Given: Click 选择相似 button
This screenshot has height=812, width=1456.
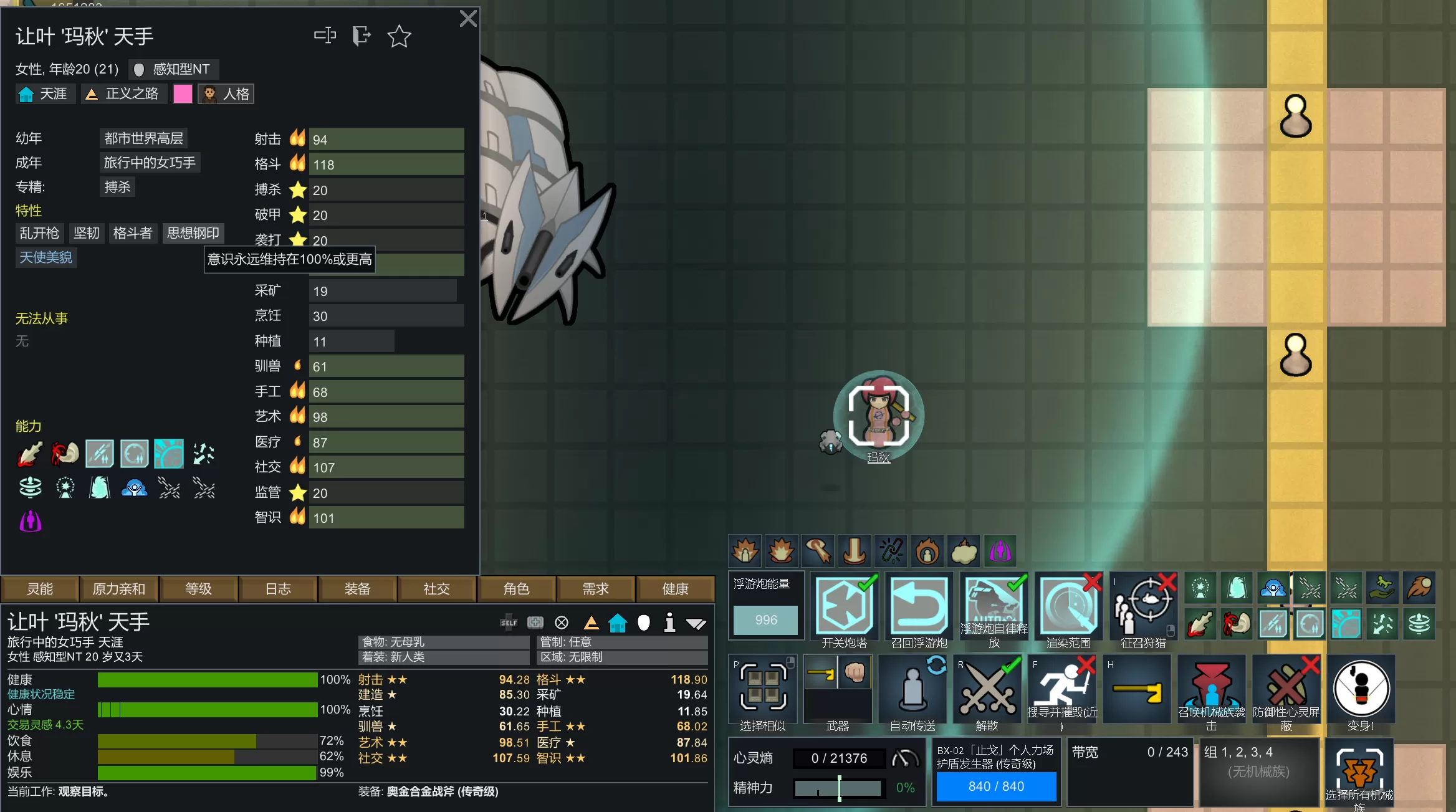Looking at the screenshot, I should (x=763, y=689).
